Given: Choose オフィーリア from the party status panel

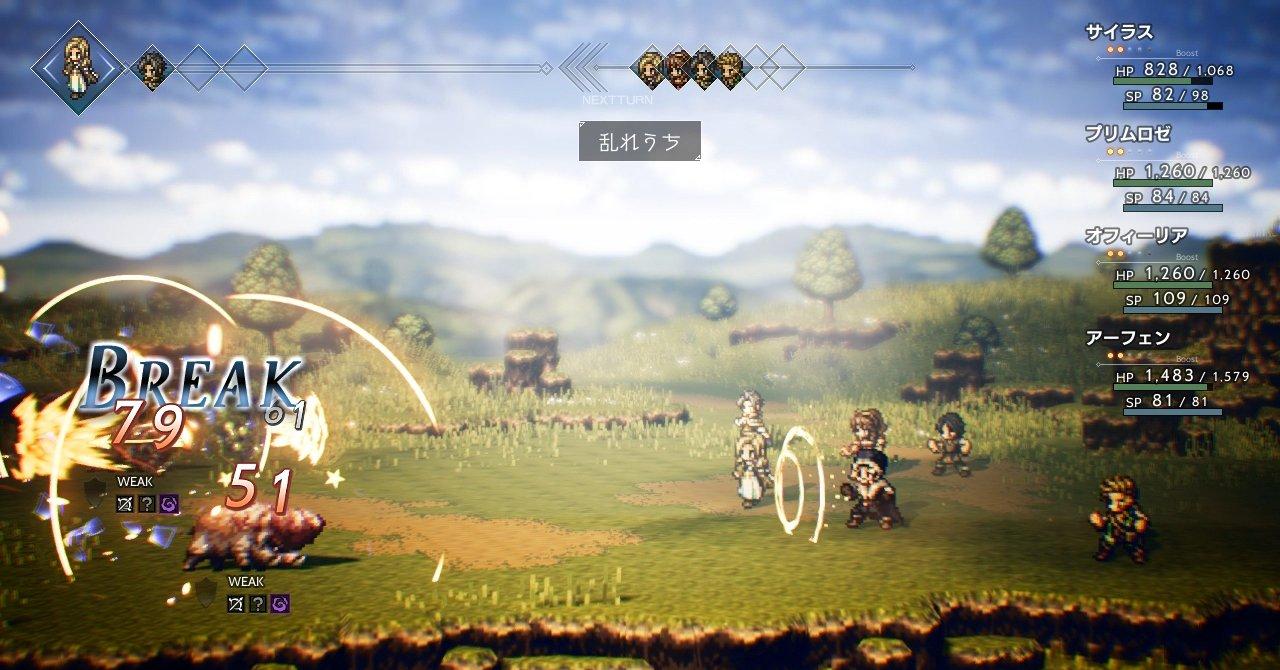Looking at the screenshot, I should (x=1136, y=236).
